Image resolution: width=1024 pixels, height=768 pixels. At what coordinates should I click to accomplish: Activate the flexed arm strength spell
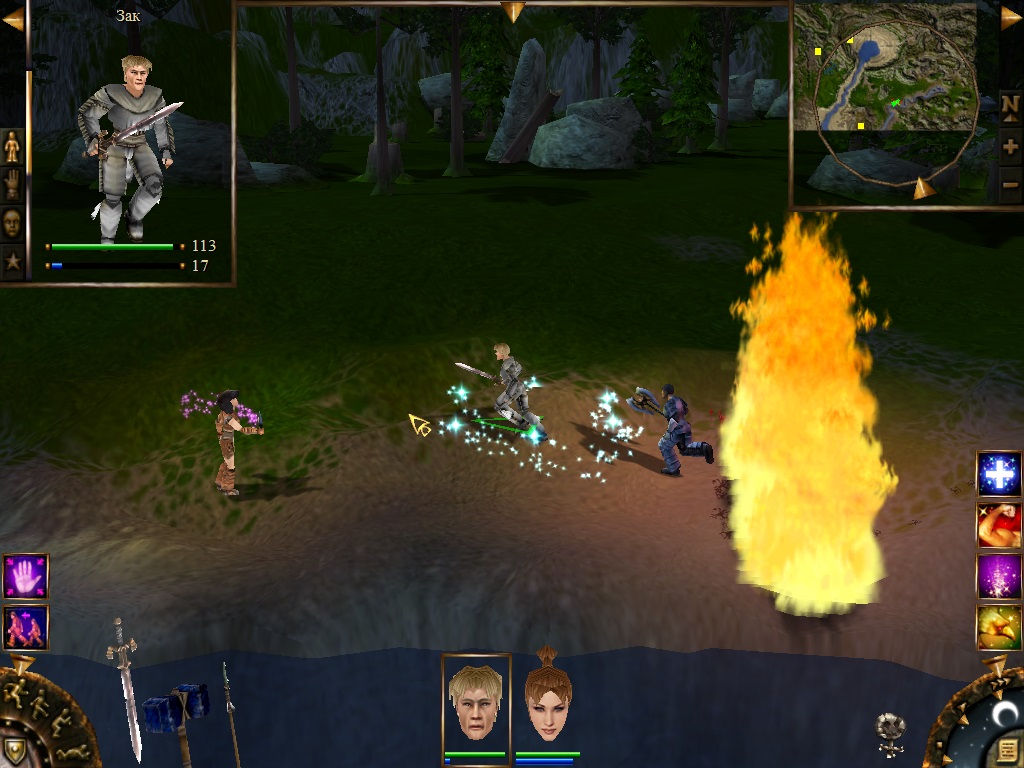(x=999, y=526)
